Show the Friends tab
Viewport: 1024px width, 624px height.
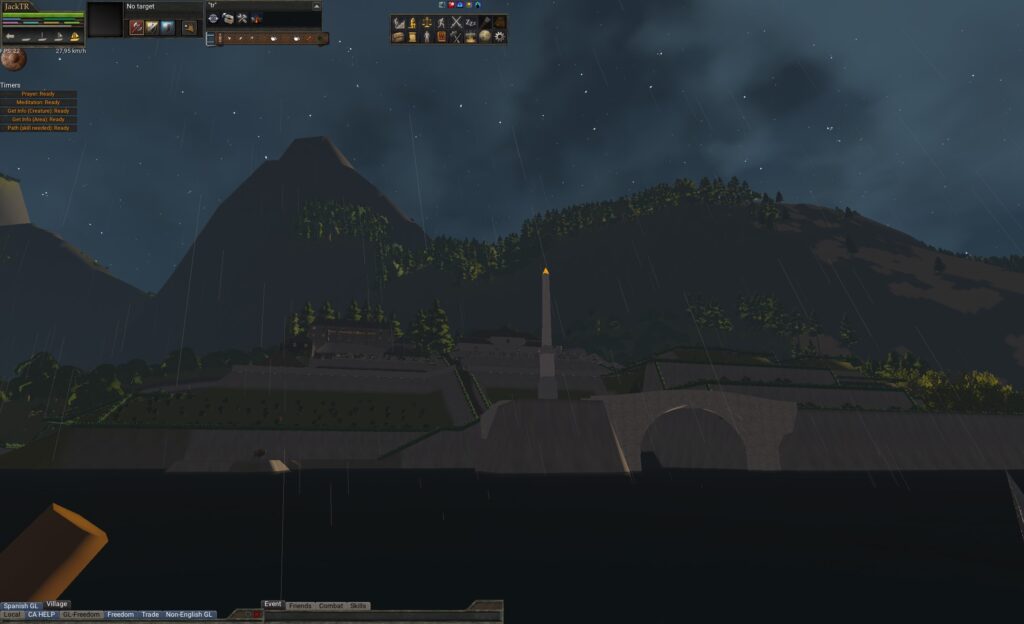pos(300,606)
